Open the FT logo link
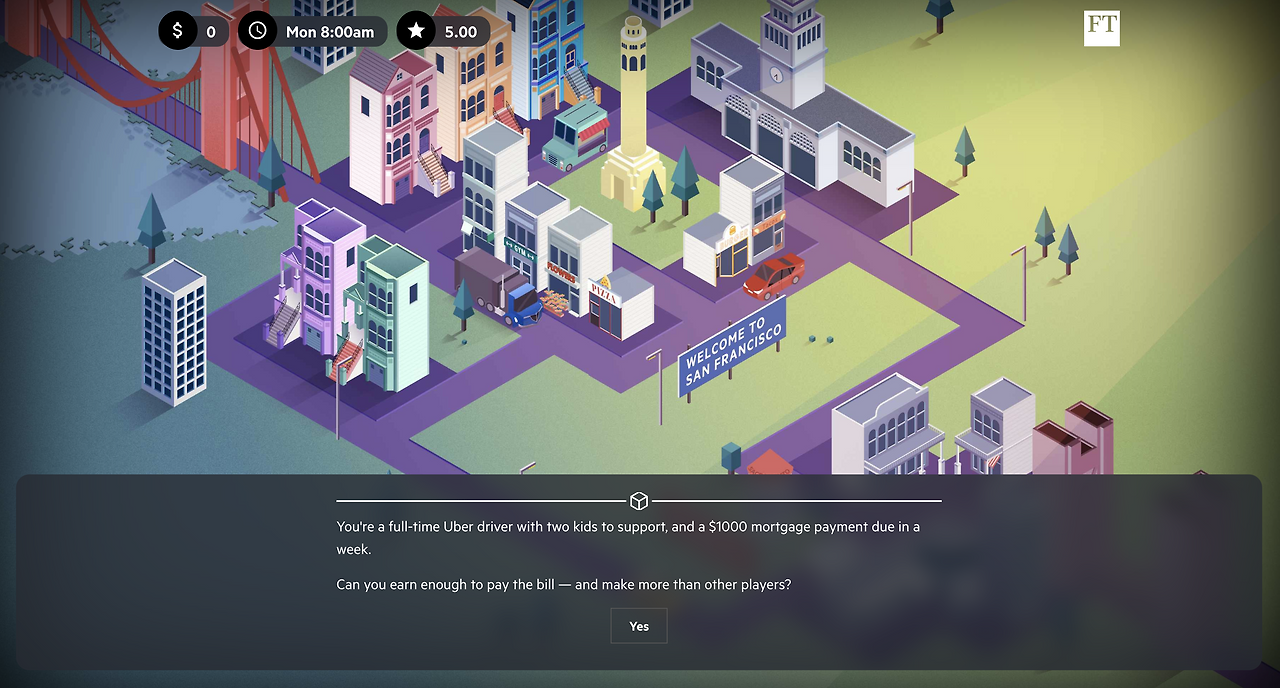The width and height of the screenshot is (1280, 688). tap(1101, 28)
